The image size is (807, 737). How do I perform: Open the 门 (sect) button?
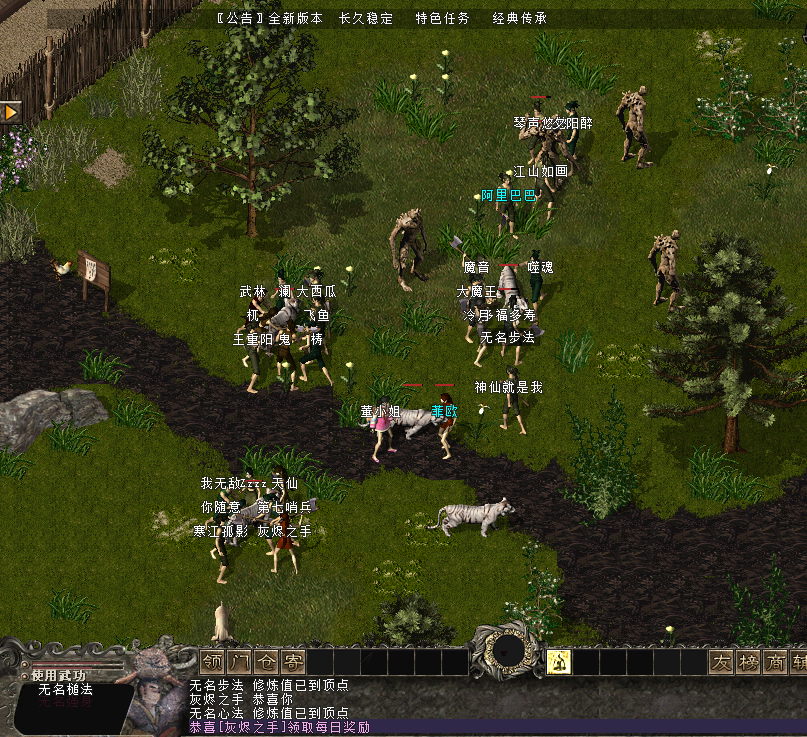click(239, 662)
